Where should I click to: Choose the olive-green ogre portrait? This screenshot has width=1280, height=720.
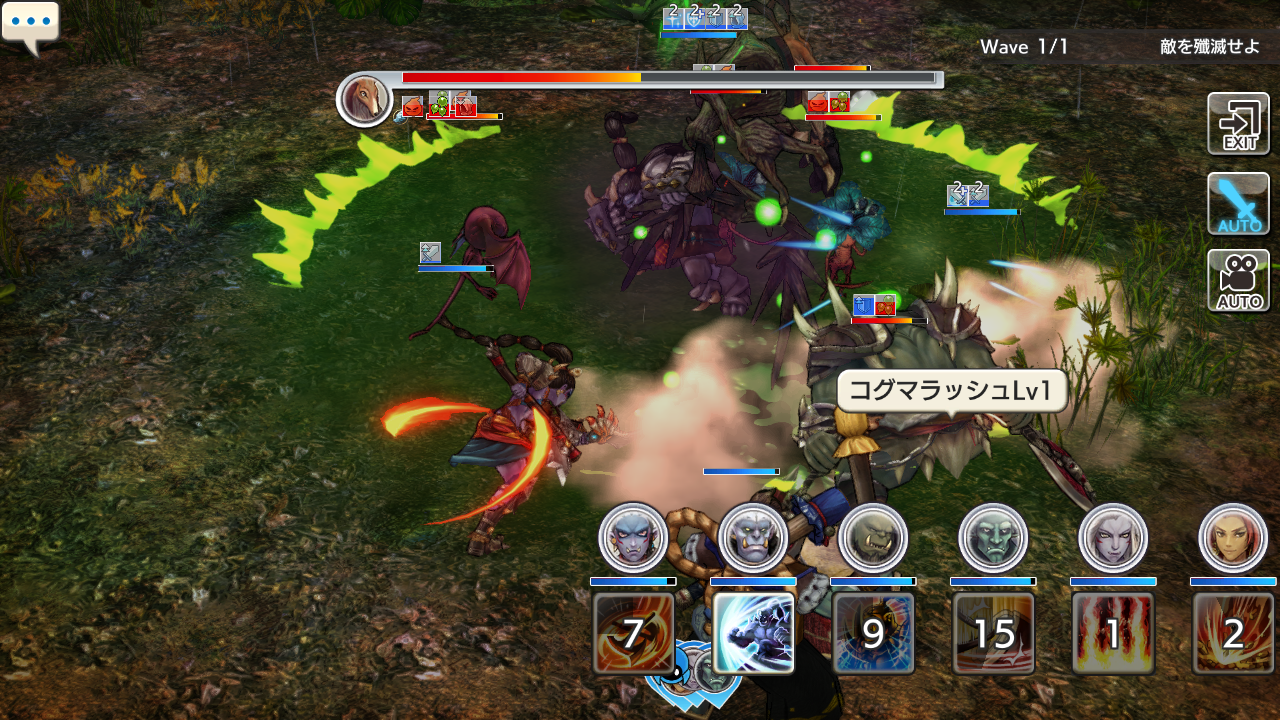(873, 538)
